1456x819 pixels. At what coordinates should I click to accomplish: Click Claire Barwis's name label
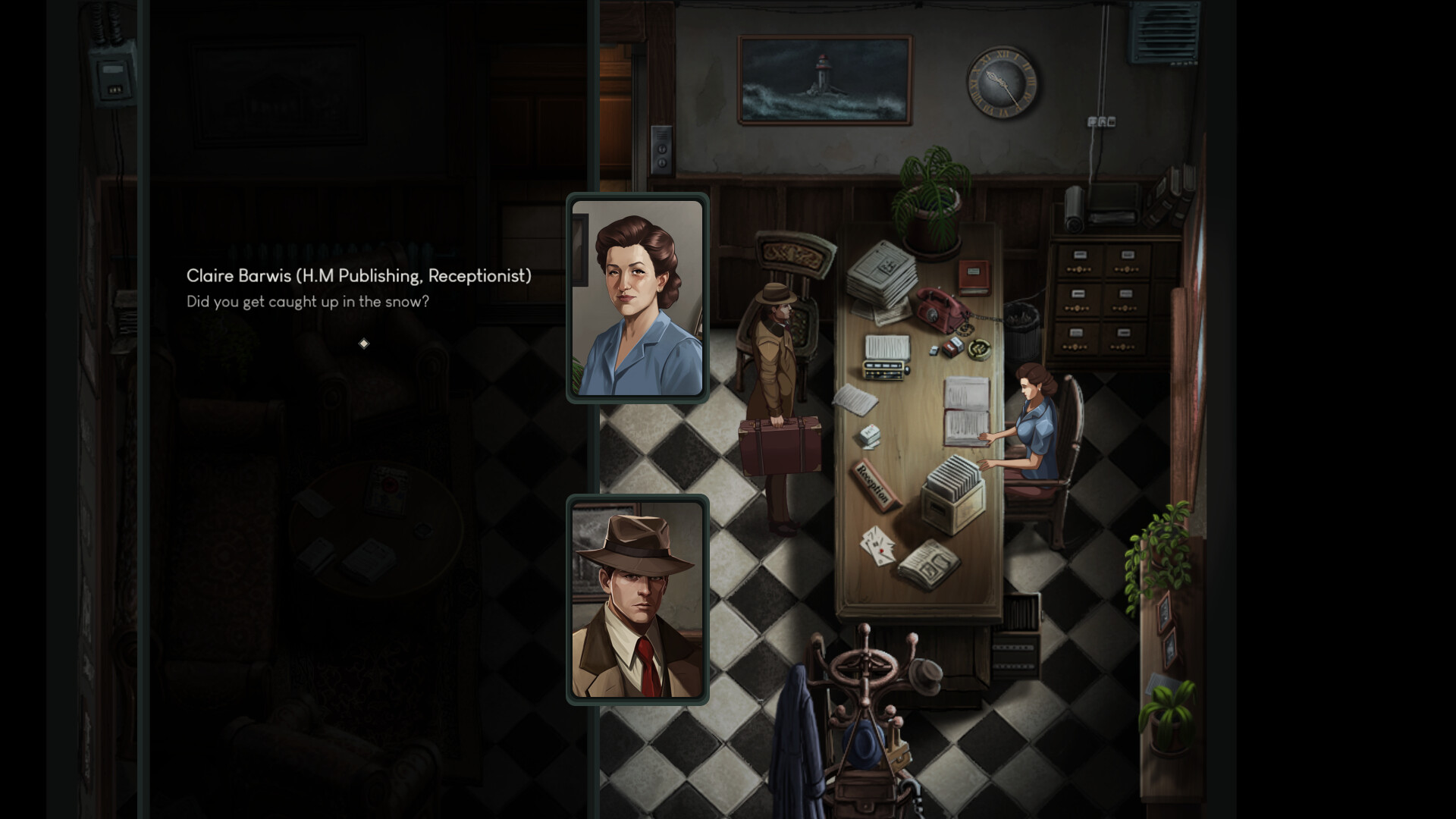point(358,277)
